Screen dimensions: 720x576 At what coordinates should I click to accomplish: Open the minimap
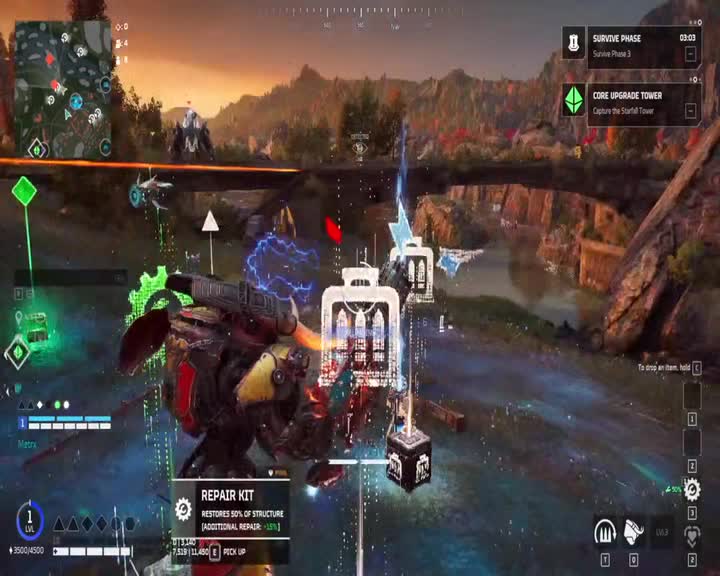[62, 90]
